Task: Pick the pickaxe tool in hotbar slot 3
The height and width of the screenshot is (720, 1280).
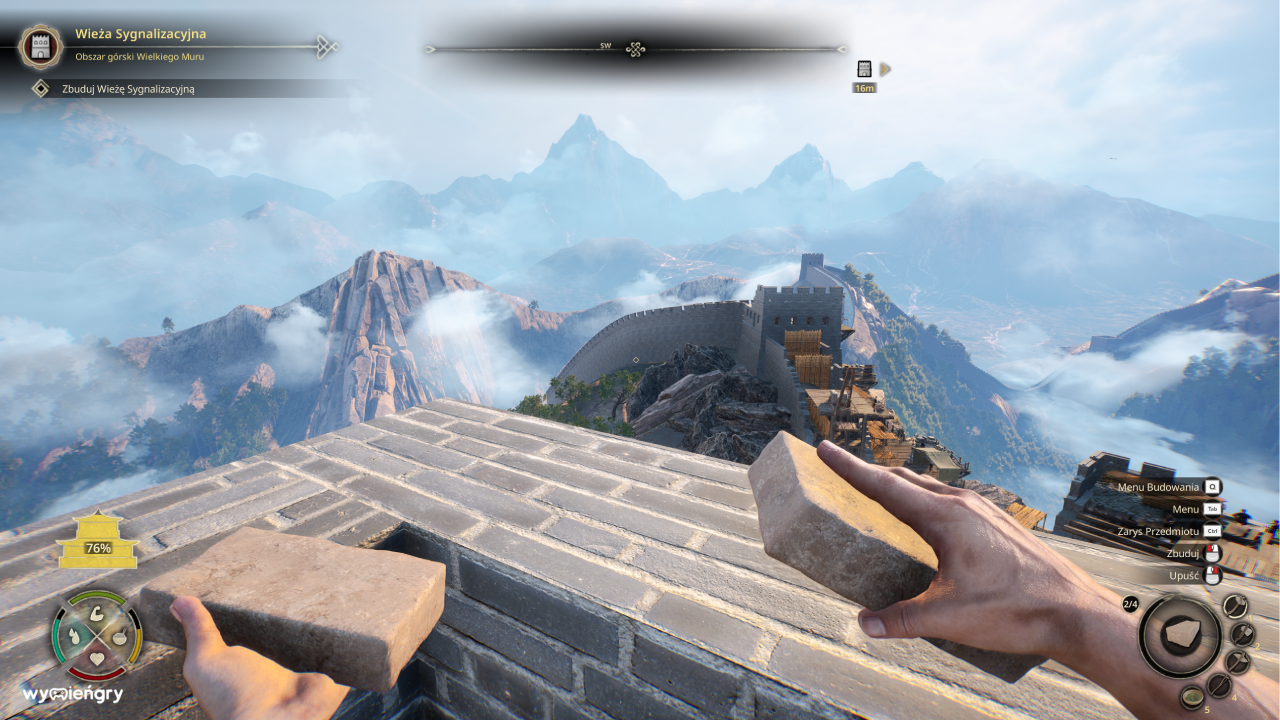Action: tap(1238, 663)
